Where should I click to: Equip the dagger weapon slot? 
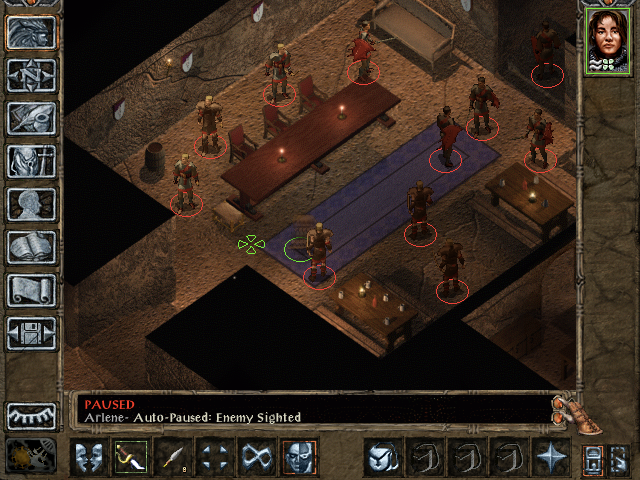click(172, 457)
